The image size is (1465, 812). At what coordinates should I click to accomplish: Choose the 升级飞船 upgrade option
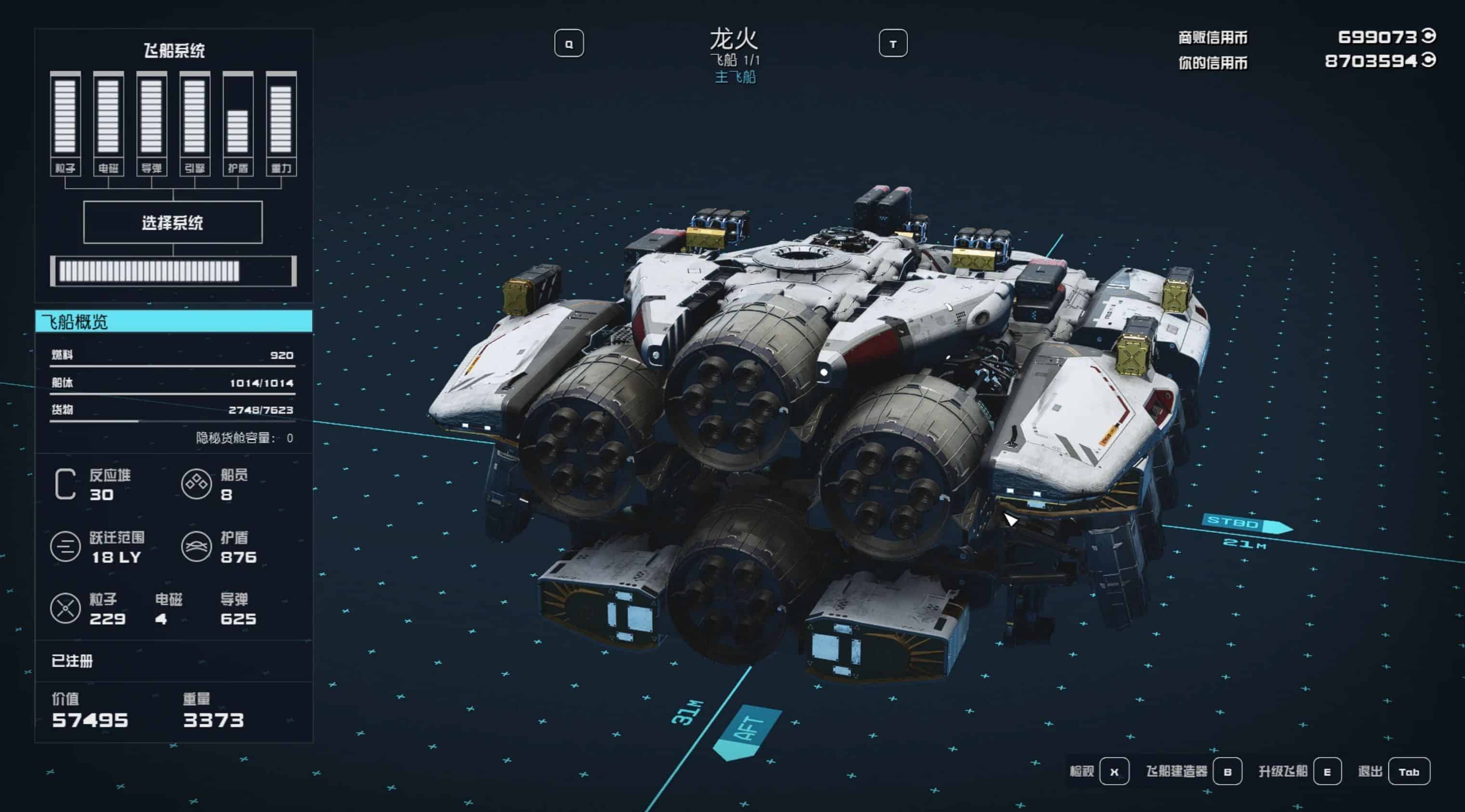[1327, 772]
